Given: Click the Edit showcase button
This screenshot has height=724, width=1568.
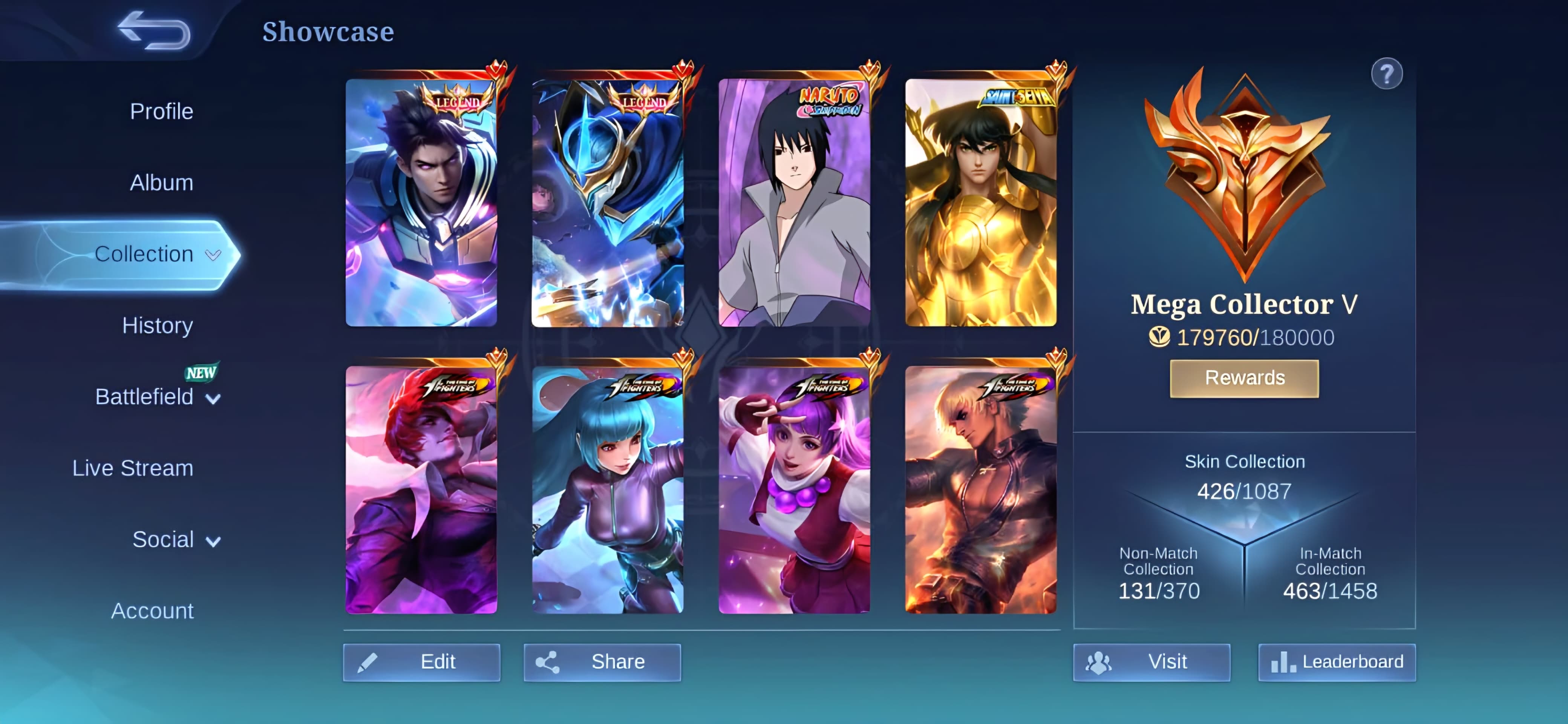Looking at the screenshot, I should coord(421,662).
